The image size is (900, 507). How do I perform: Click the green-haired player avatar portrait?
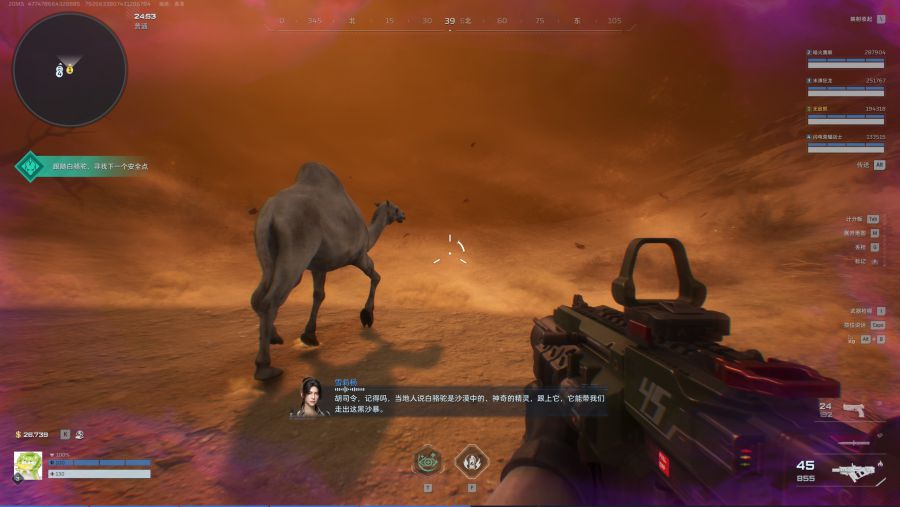pyautogui.click(x=28, y=465)
